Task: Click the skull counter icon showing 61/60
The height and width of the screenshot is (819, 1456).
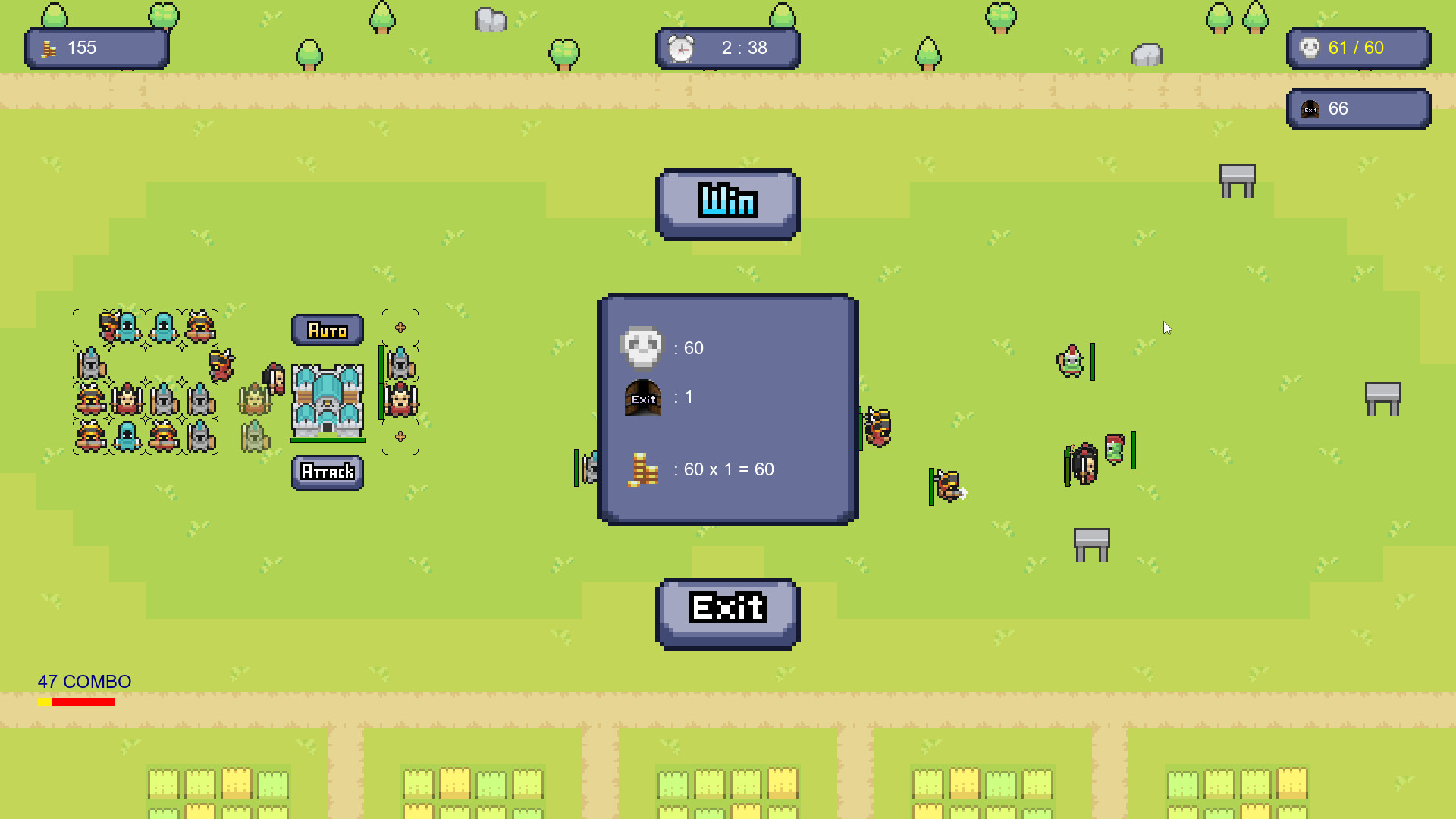Action: 1309,48
